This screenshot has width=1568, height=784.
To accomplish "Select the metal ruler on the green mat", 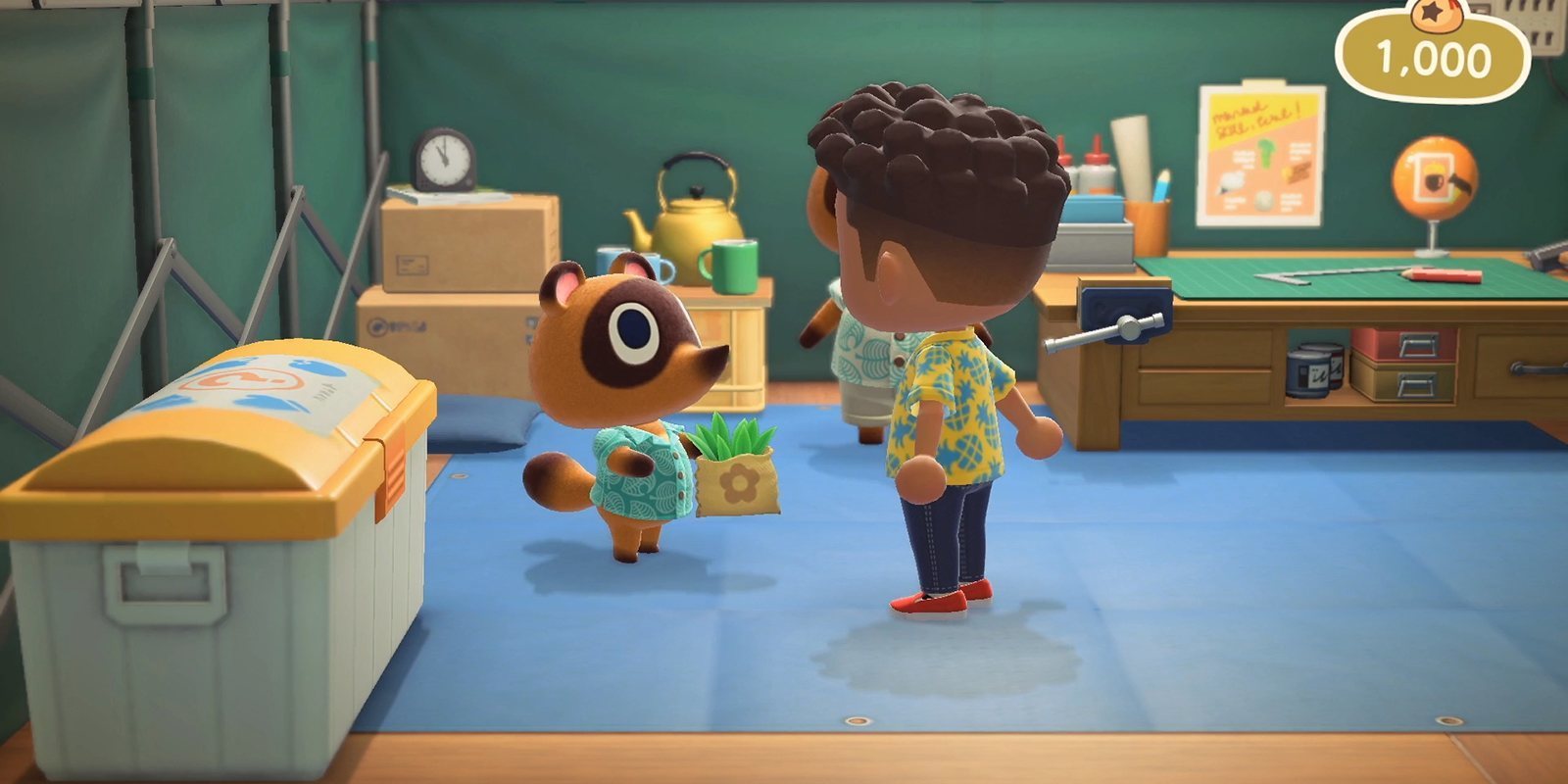I will 1323,276.
